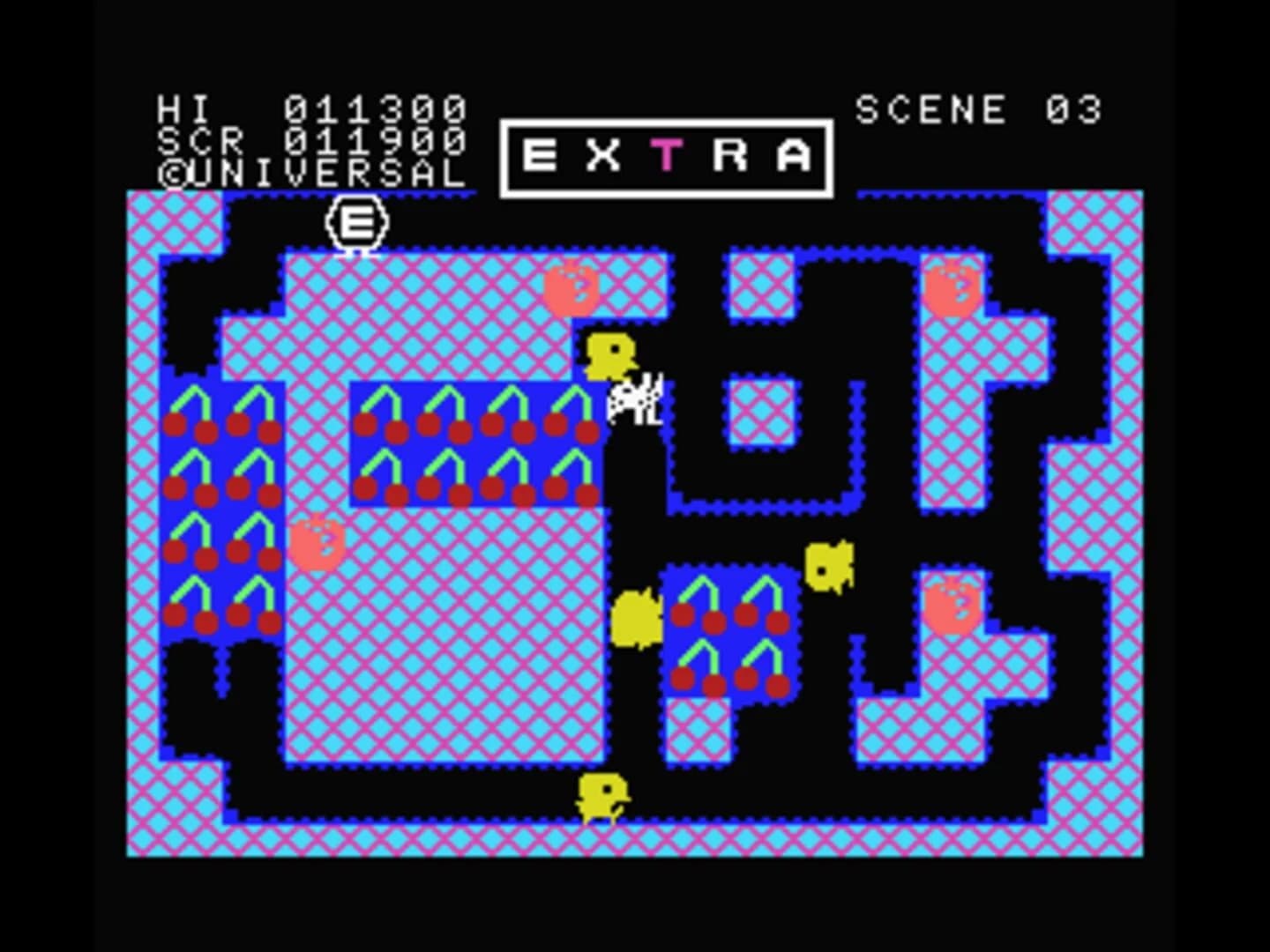This screenshot has height=952, width=1270.
Task: Click the yellow monster beside the small cherry patch
Action: [829, 564]
